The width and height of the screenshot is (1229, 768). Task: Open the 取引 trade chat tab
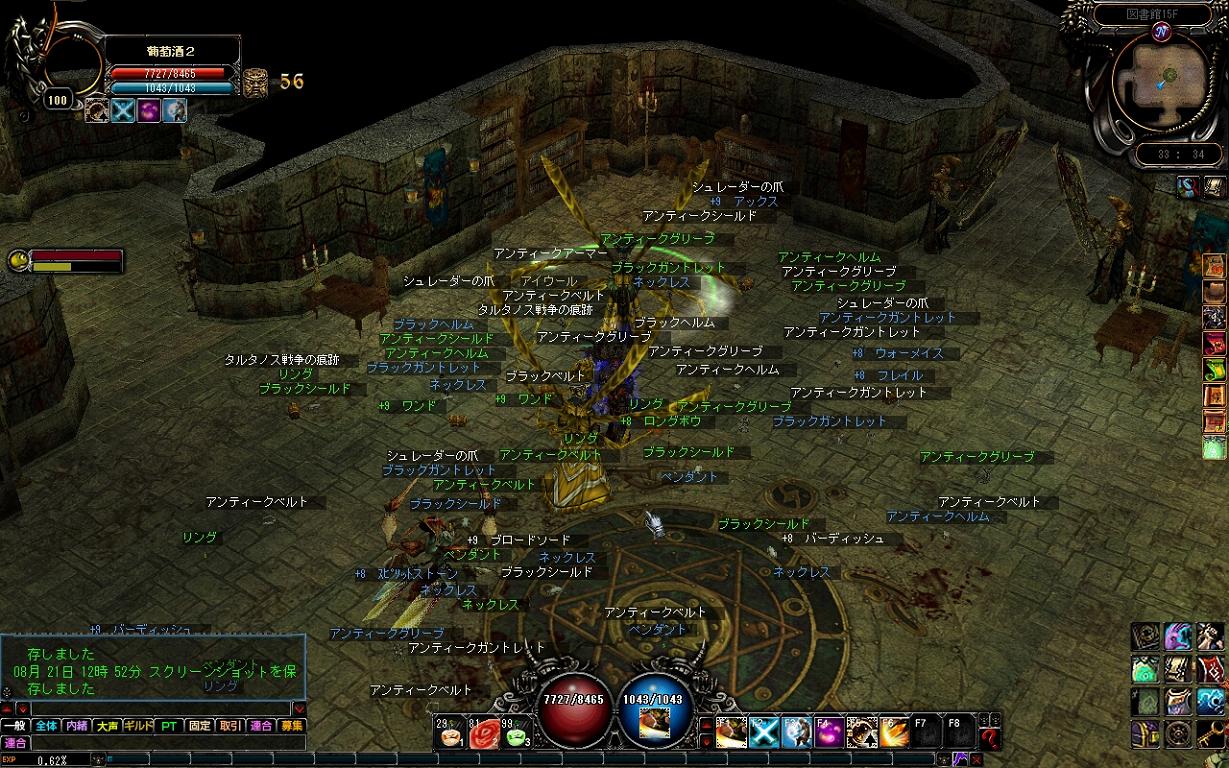[230, 726]
